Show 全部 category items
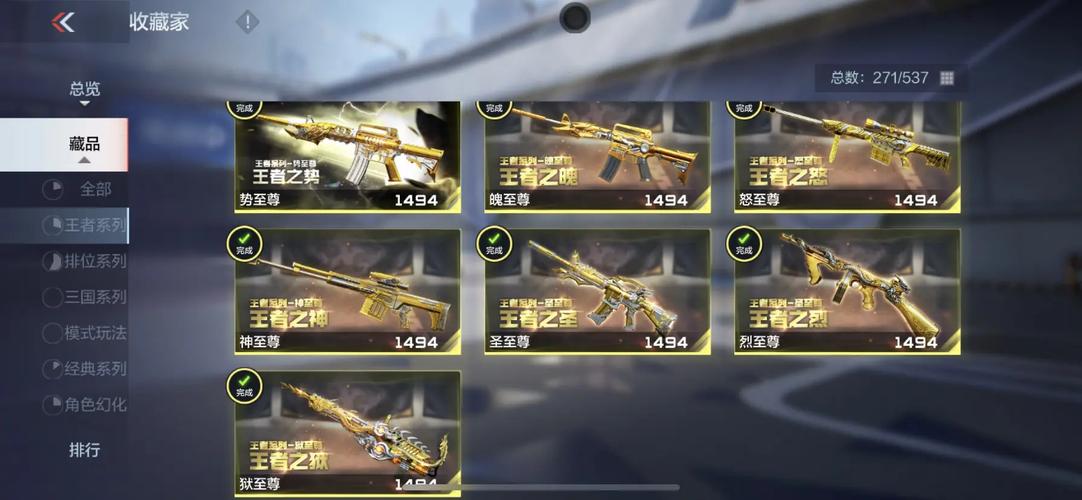Screen dimensions: 1082x500 95,188
